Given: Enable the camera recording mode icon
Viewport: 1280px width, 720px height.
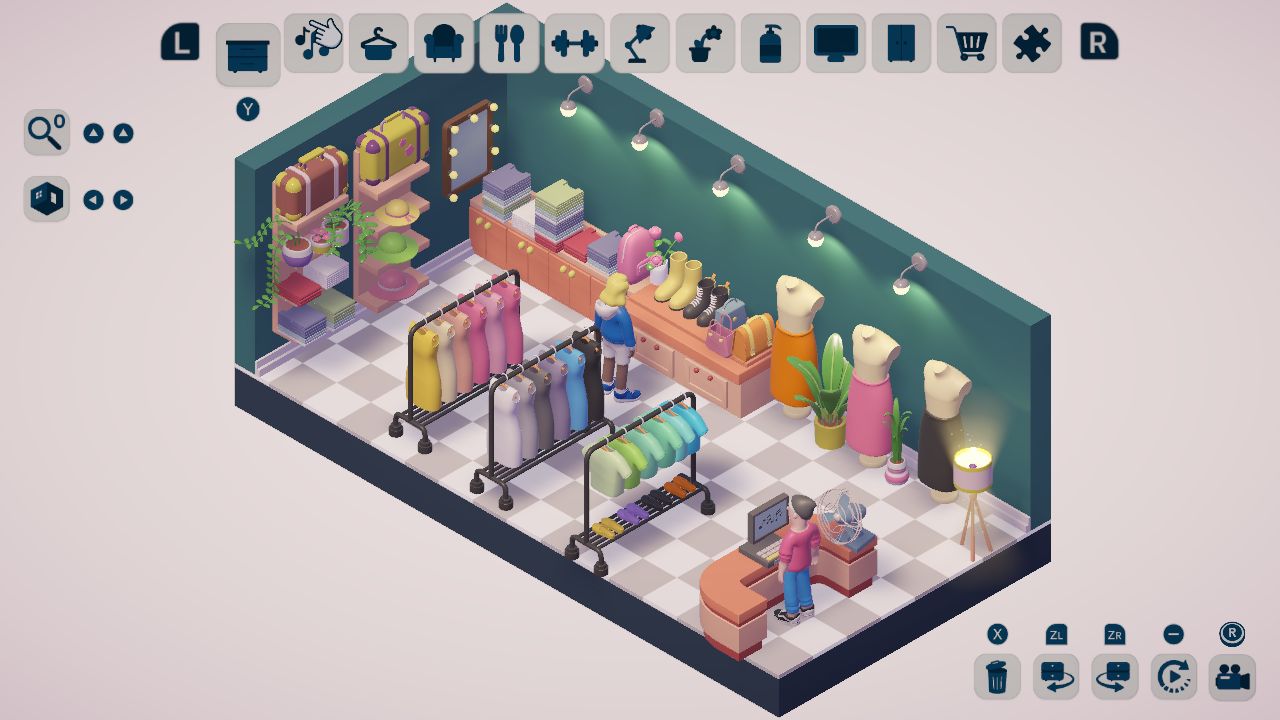Looking at the screenshot, I should [1234, 677].
